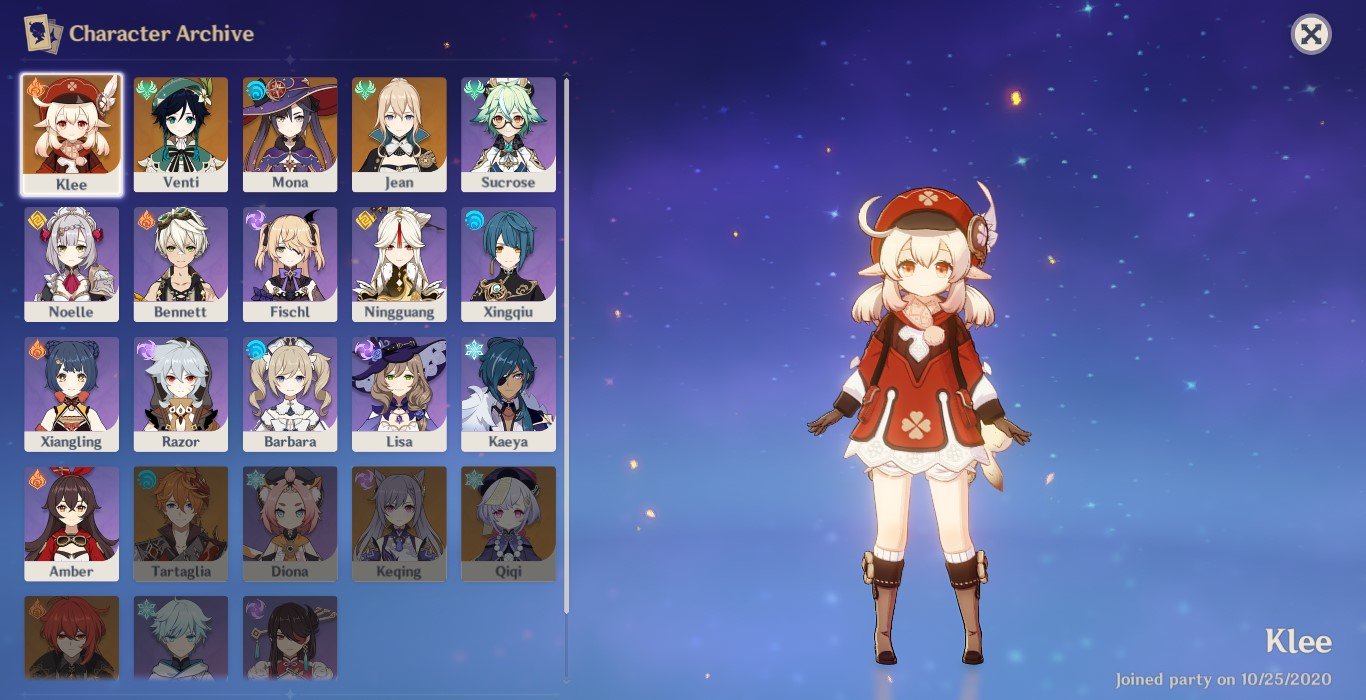Image resolution: width=1366 pixels, height=700 pixels.
Task: Select the Jean character card
Action: pyautogui.click(x=399, y=134)
